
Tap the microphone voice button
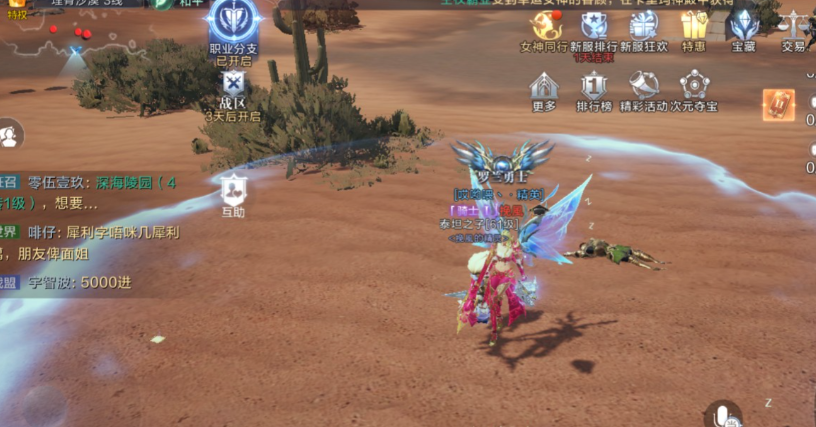[720, 414]
